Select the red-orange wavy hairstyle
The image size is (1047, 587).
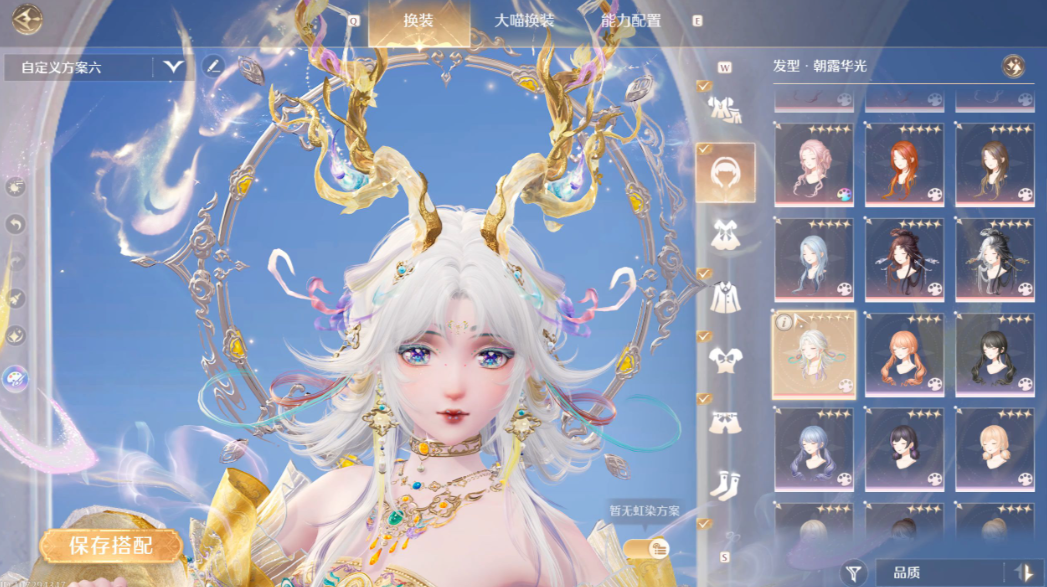click(904, 164)
